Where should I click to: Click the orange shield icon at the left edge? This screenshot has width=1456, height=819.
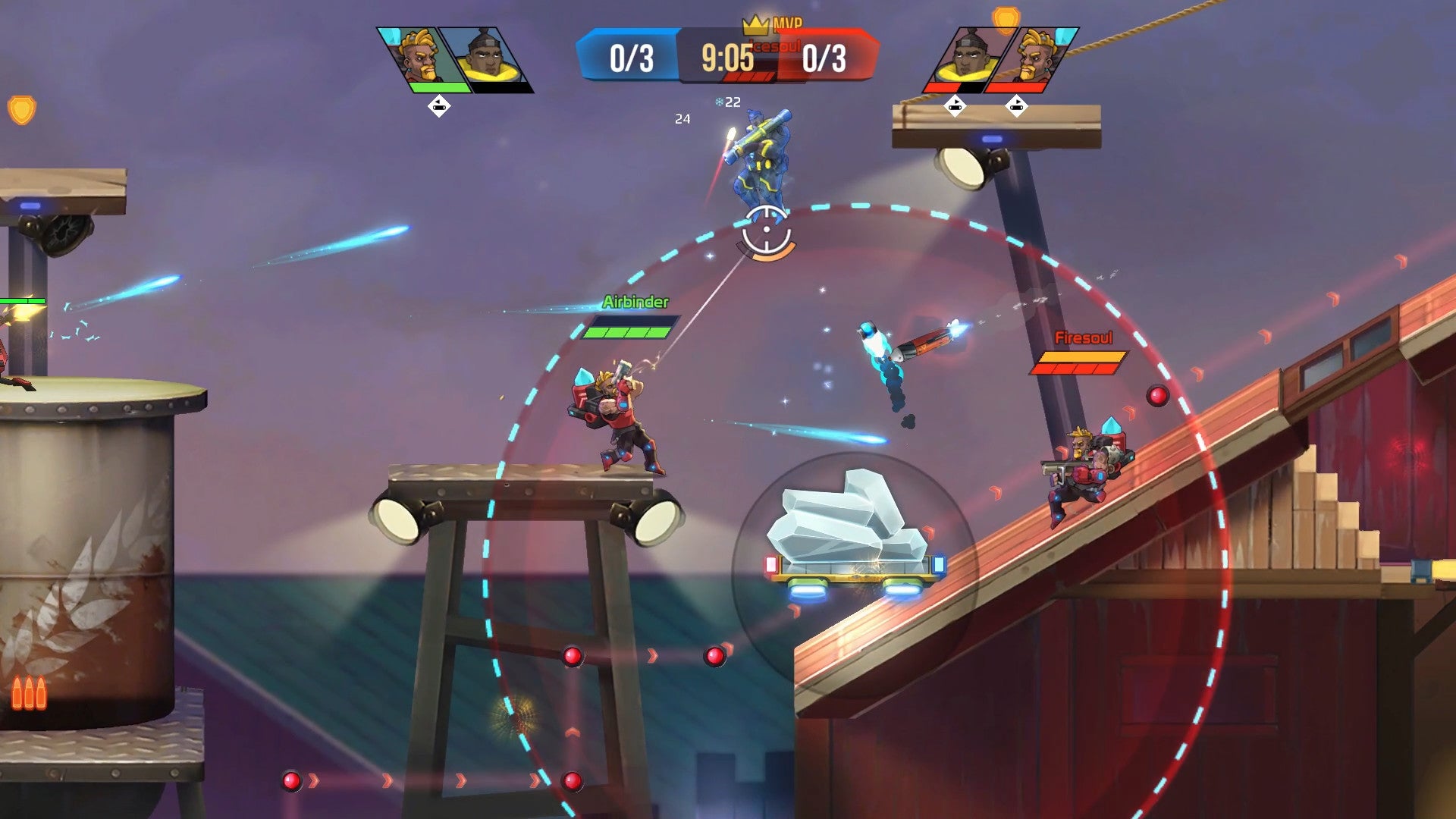22,111
